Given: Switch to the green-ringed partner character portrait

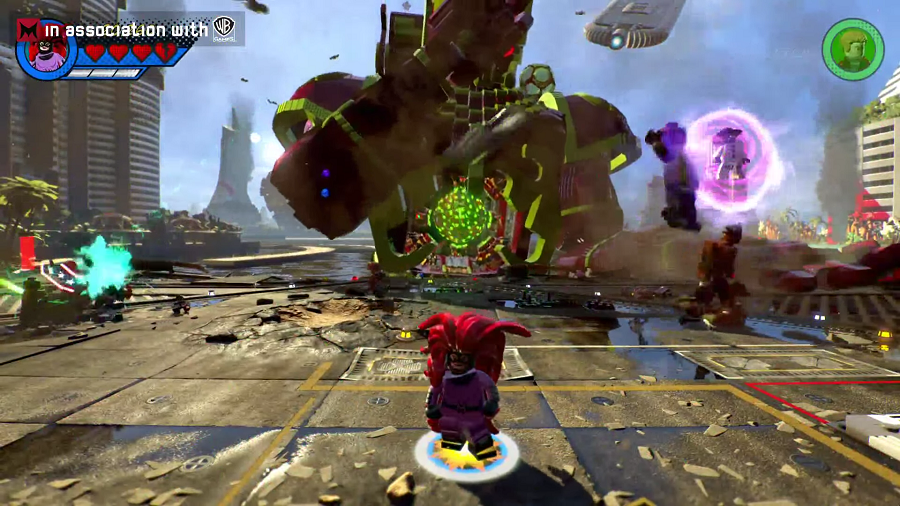Looking at the screenshot, I should pyautogui.click(x=852, y=49).
